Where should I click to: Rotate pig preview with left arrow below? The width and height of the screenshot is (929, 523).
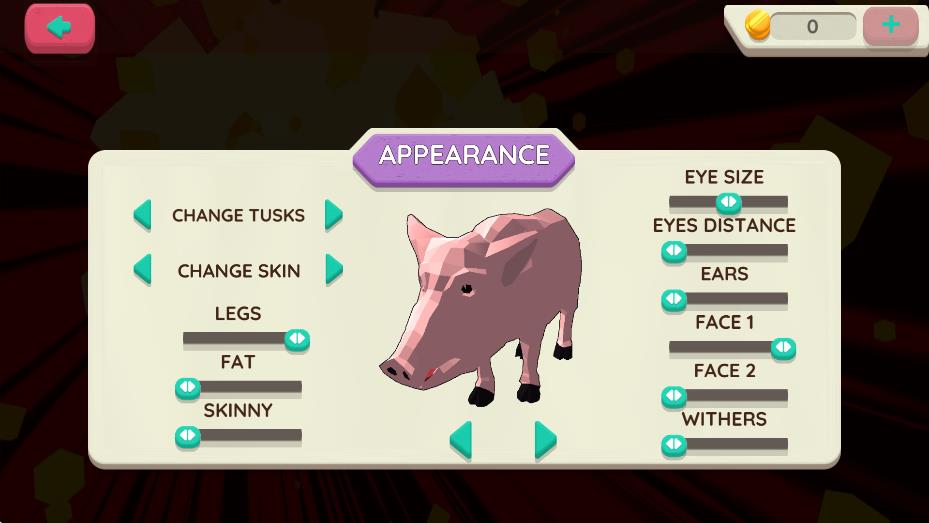460,439
